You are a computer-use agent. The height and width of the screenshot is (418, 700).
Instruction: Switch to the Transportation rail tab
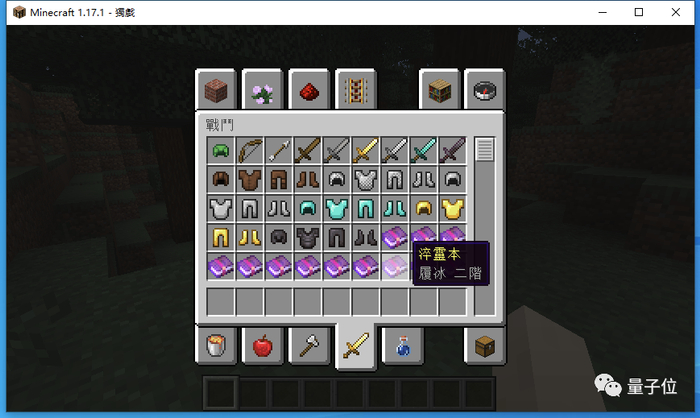coord(355,91)
